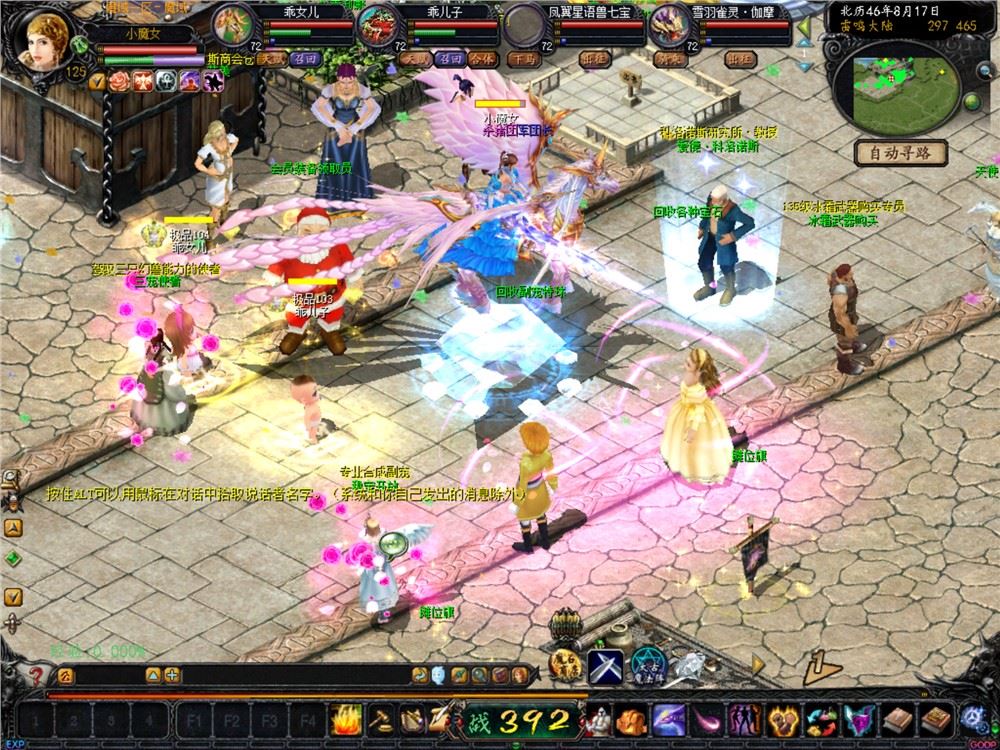Open the settings gear icon
The height and width of the screenshot is (750, 1000).
tap(972, 718)
